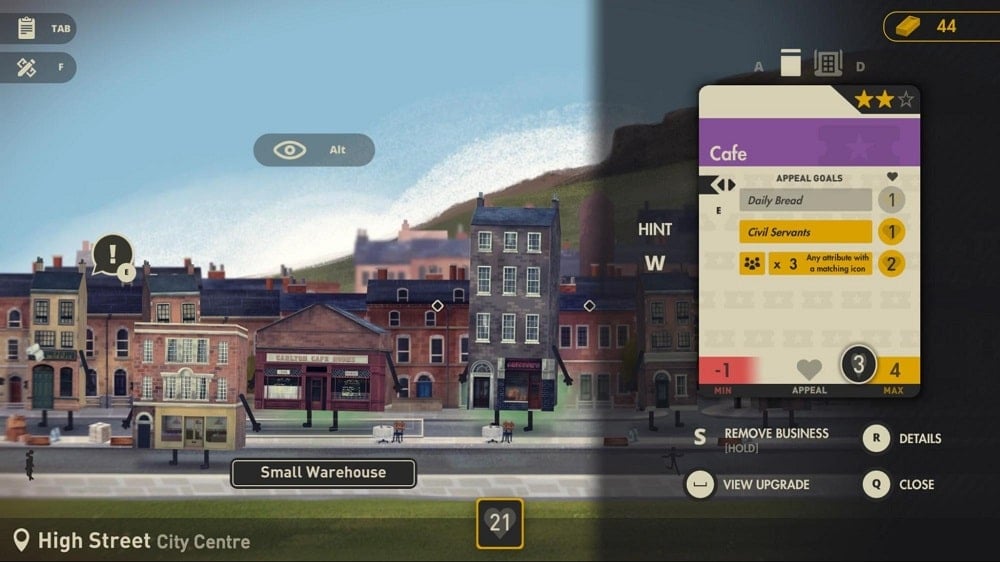Click the street appeal heart counter

tap(499, 522)
